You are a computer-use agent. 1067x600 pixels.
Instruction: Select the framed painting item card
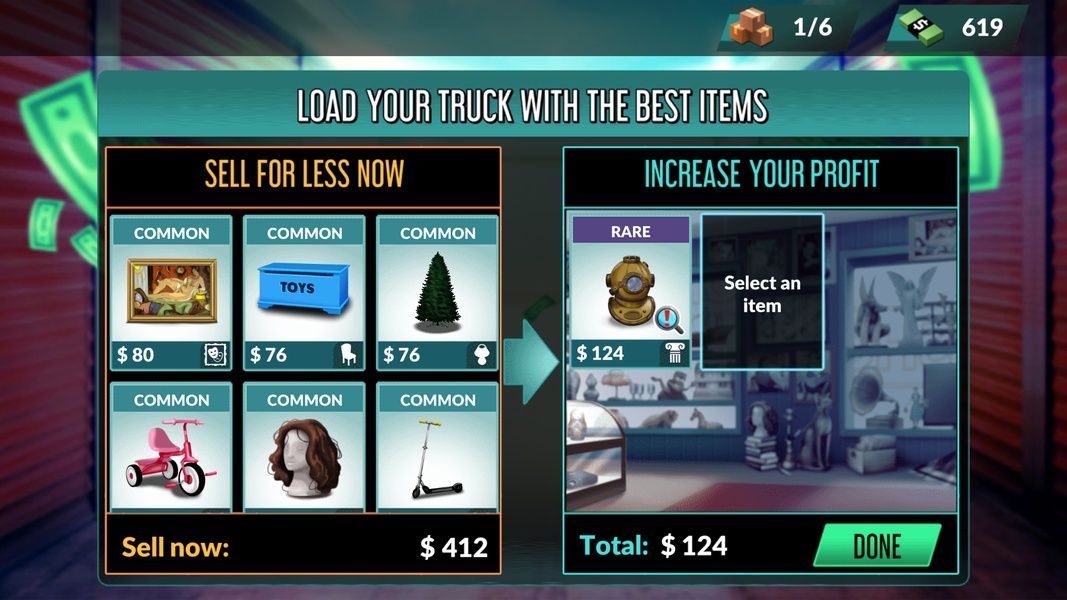point(171,291)
